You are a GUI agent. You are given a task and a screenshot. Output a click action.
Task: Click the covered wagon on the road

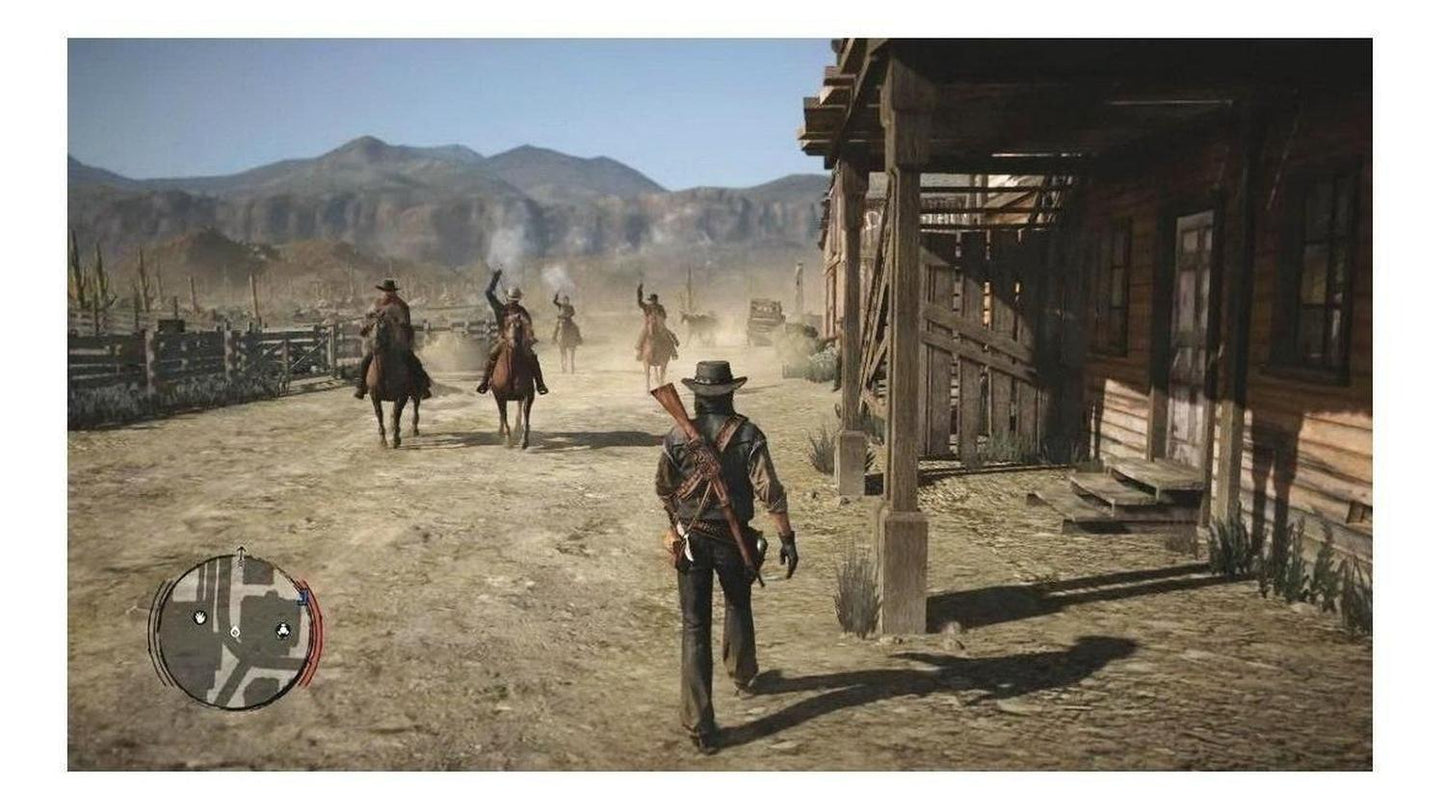click(765, 313)
